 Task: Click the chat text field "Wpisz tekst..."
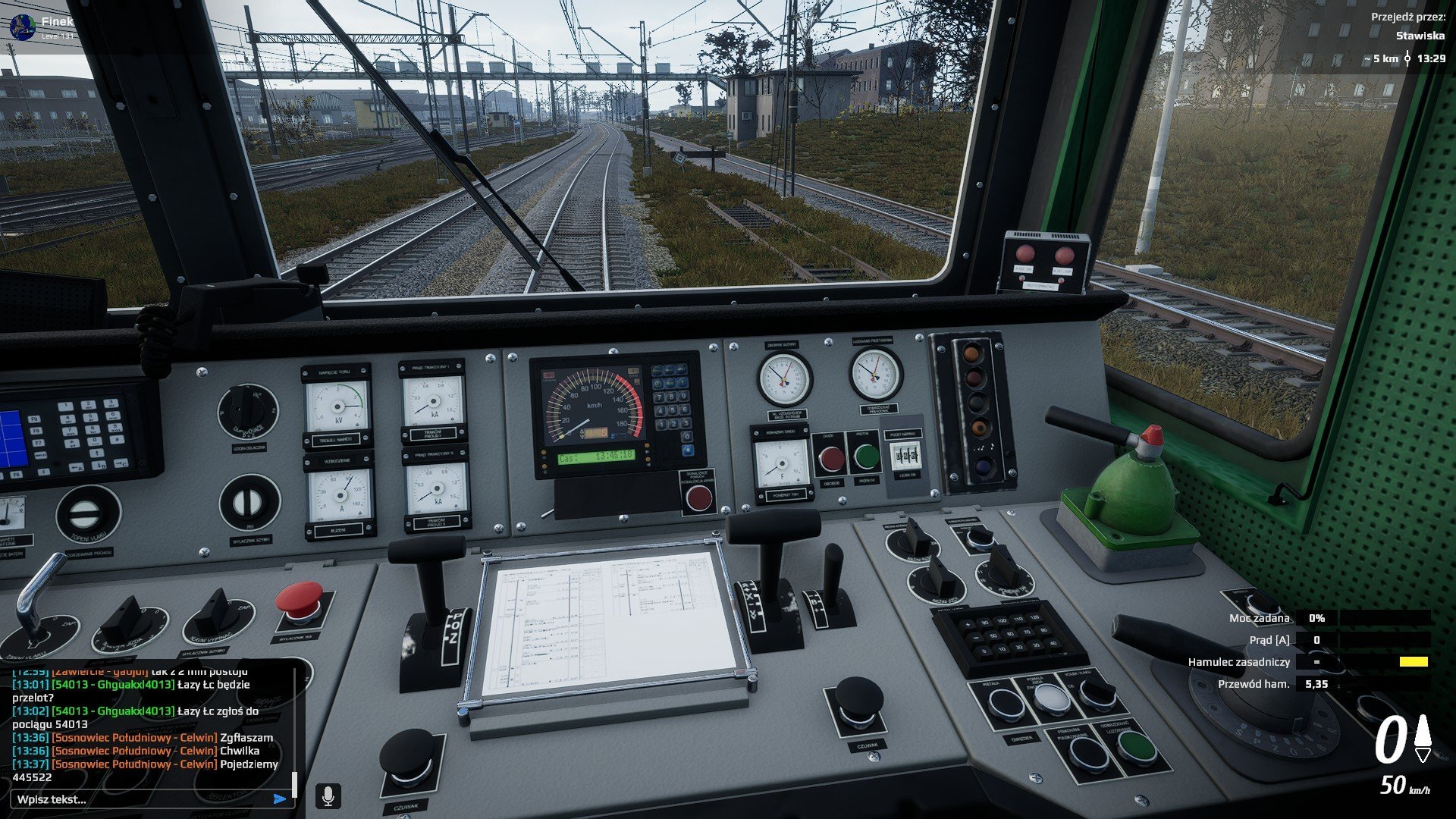click(x=140, y=799)
